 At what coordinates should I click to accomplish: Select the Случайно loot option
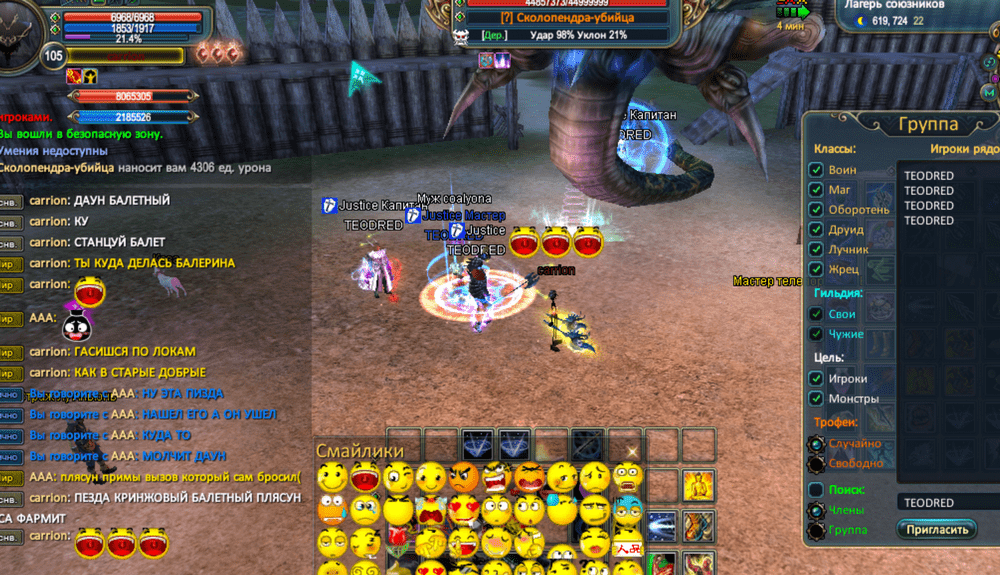[816, 443]
